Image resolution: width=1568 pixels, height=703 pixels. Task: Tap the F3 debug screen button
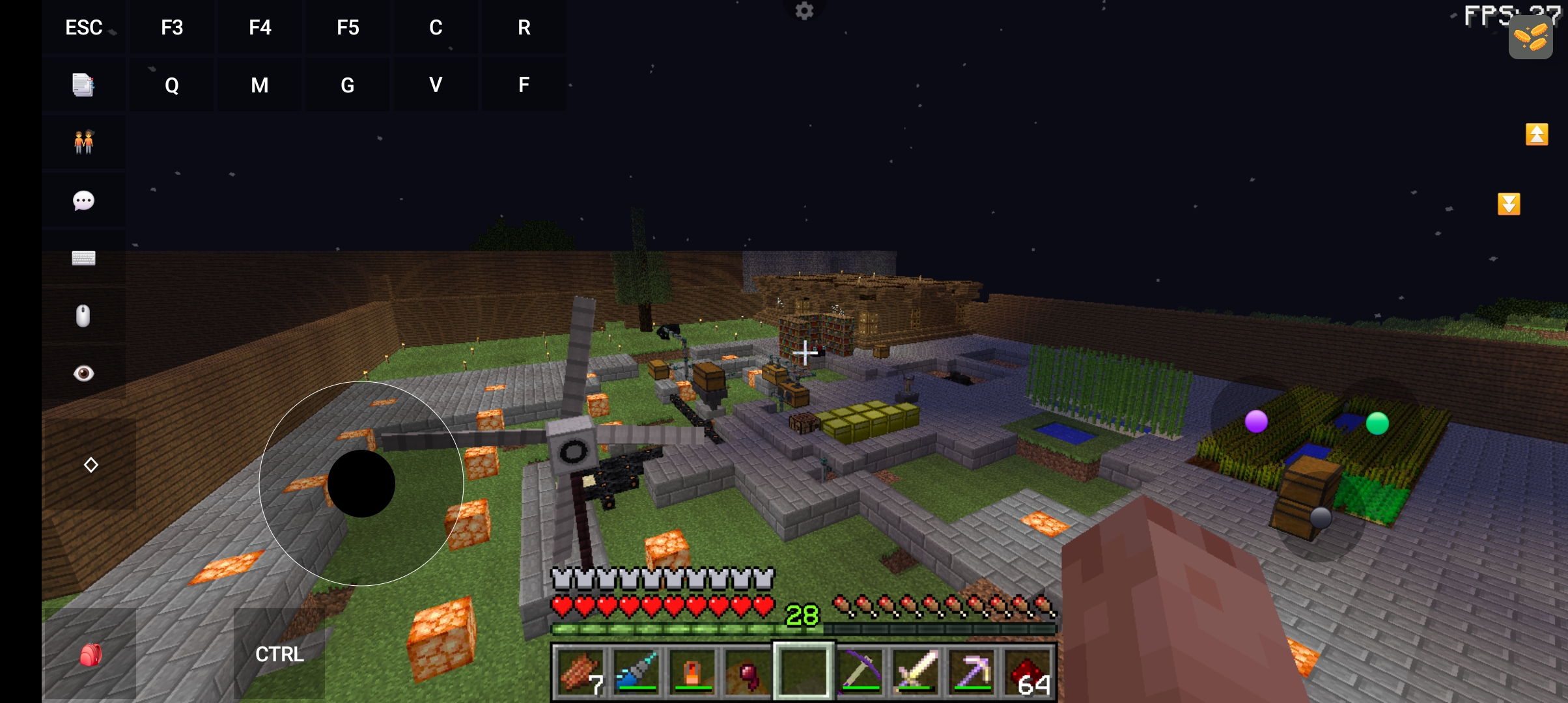pos(172,27)
